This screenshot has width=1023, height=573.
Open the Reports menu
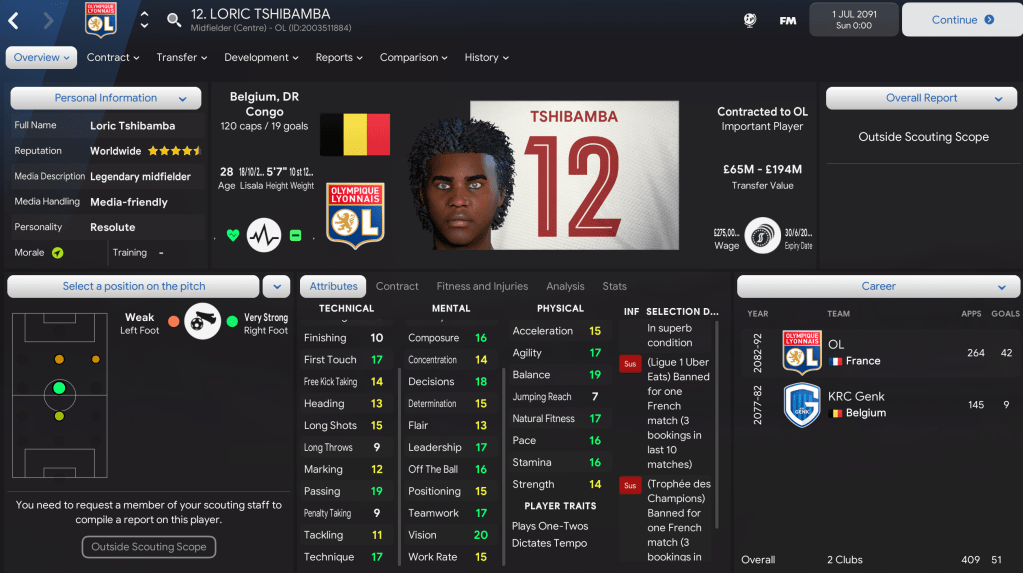339,58
